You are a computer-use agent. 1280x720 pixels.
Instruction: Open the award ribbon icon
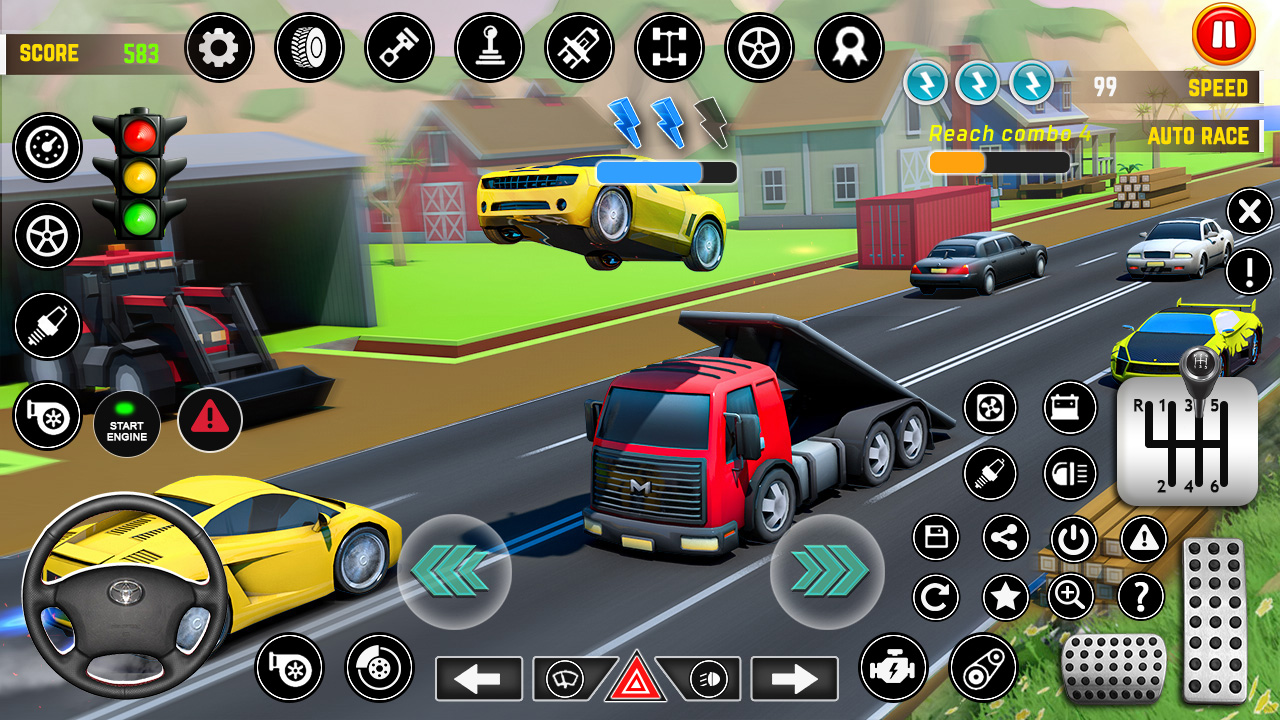[849, 48]
